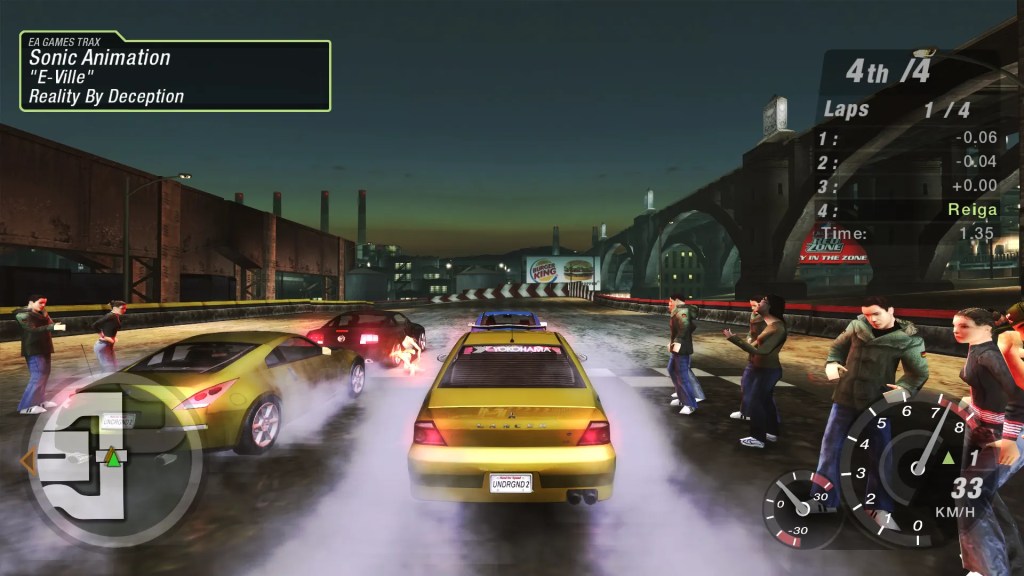Viewport: 1024px width, 576px height.
Task: Select the EA Games Trax song panel
Action: (175, 75)
